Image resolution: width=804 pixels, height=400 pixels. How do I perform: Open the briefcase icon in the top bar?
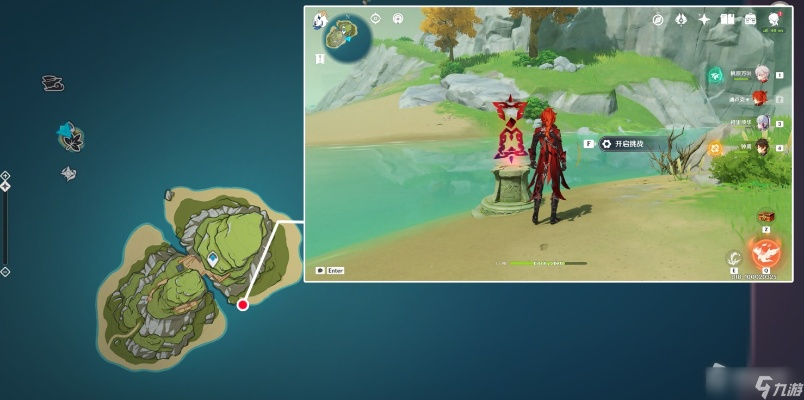point(750,19)
